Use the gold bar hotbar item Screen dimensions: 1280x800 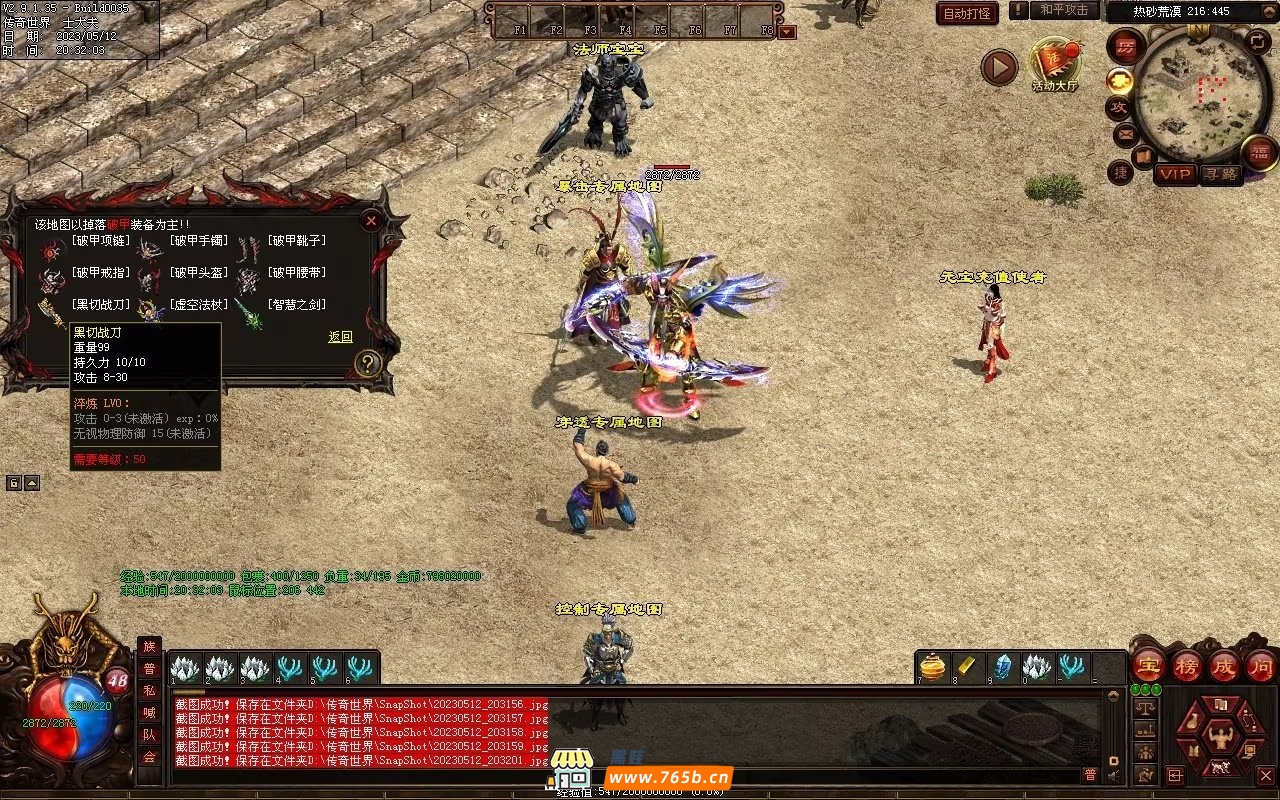point(967,666)
